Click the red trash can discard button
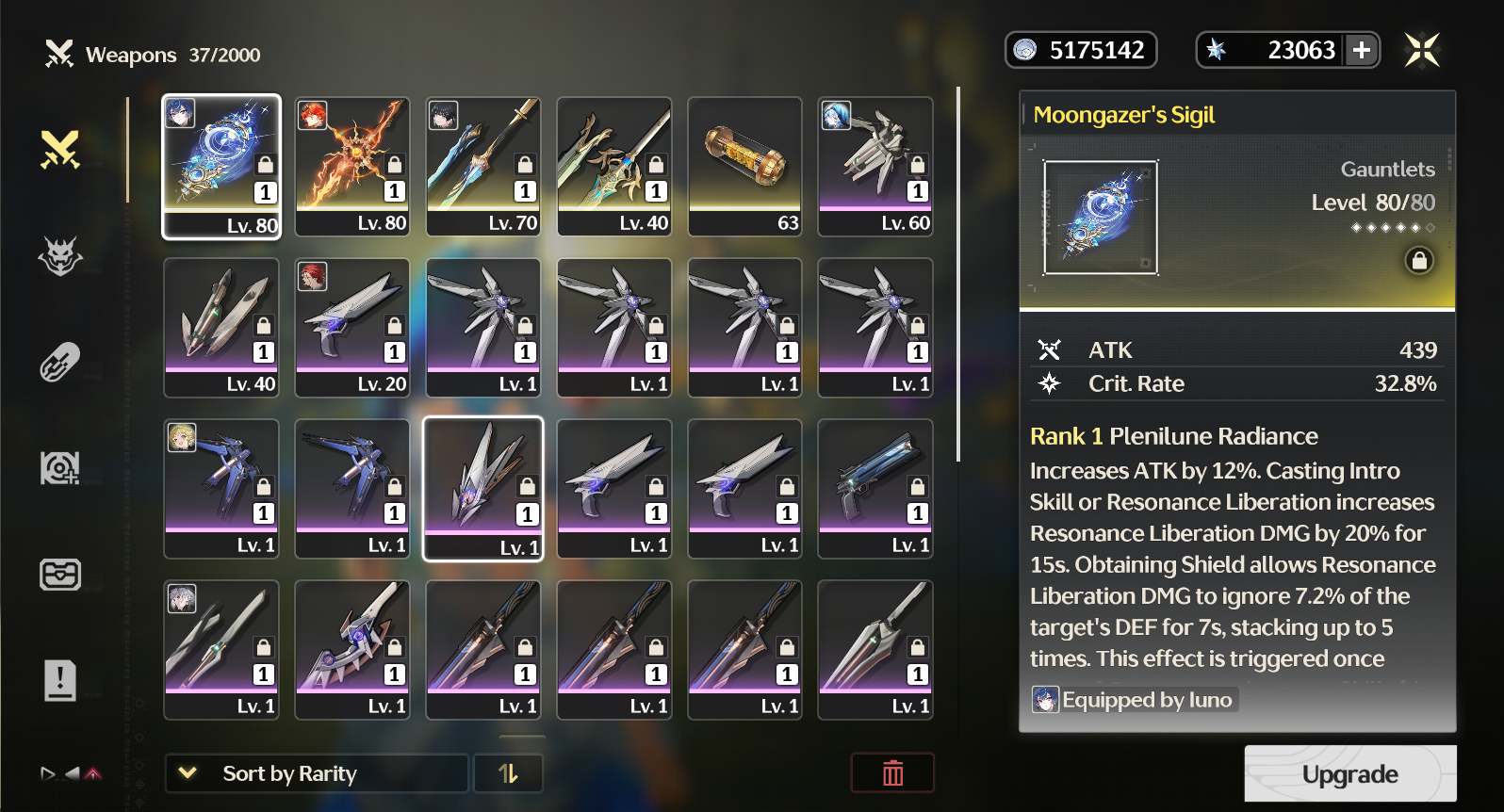Screen dimensions: 1504x812 tap(891, 773)
